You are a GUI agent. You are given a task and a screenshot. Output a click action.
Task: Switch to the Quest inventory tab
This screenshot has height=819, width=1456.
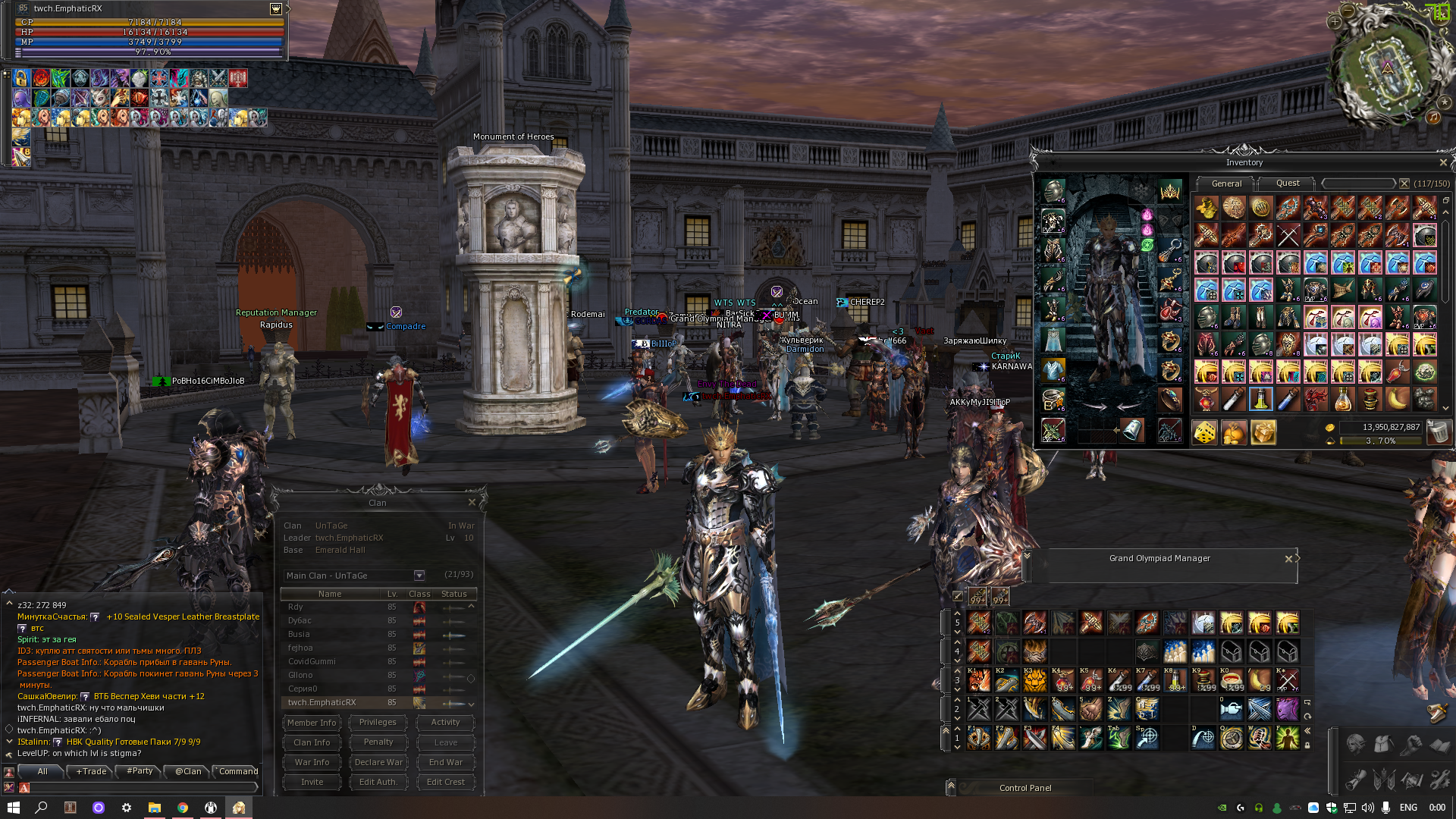point(1288,184)
